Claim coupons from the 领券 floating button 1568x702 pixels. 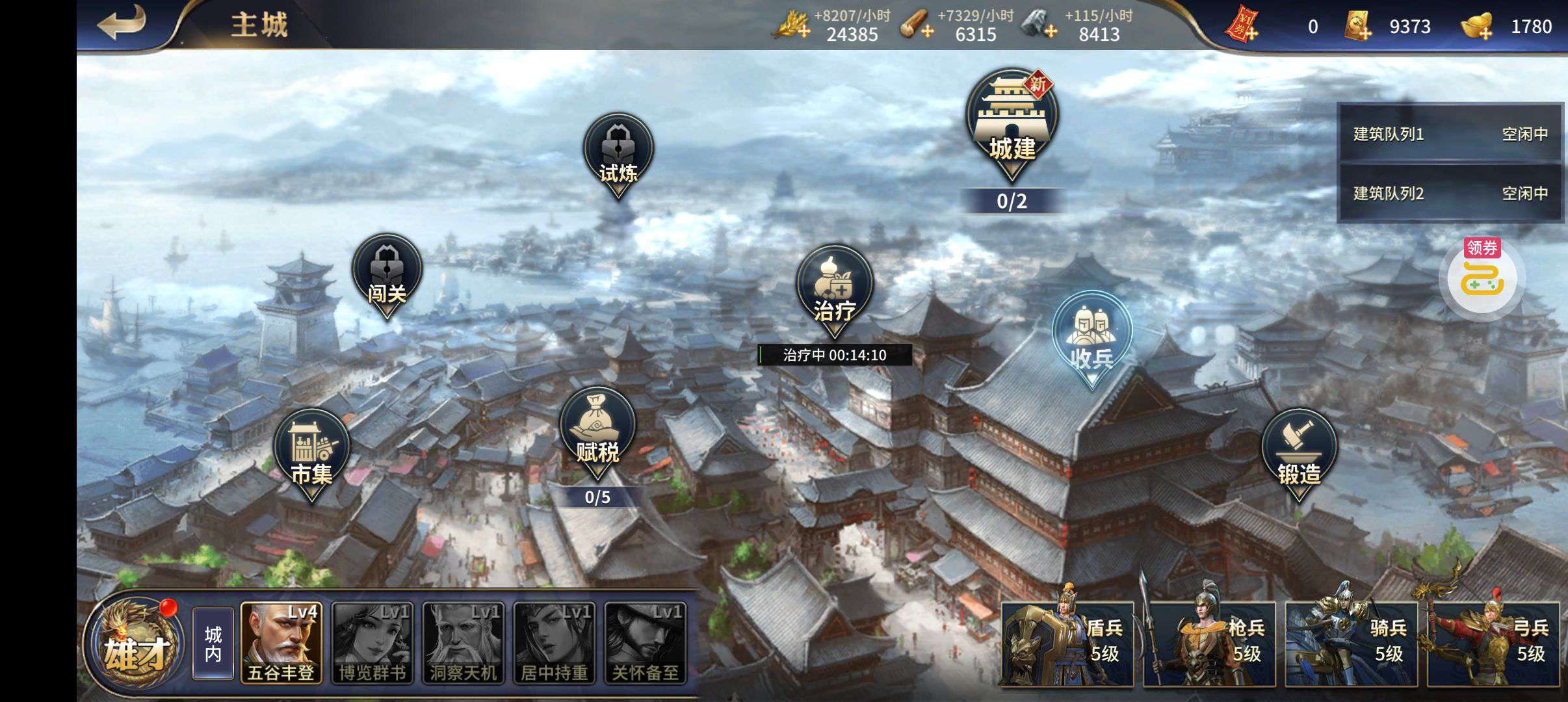(x=1482, y=278)
